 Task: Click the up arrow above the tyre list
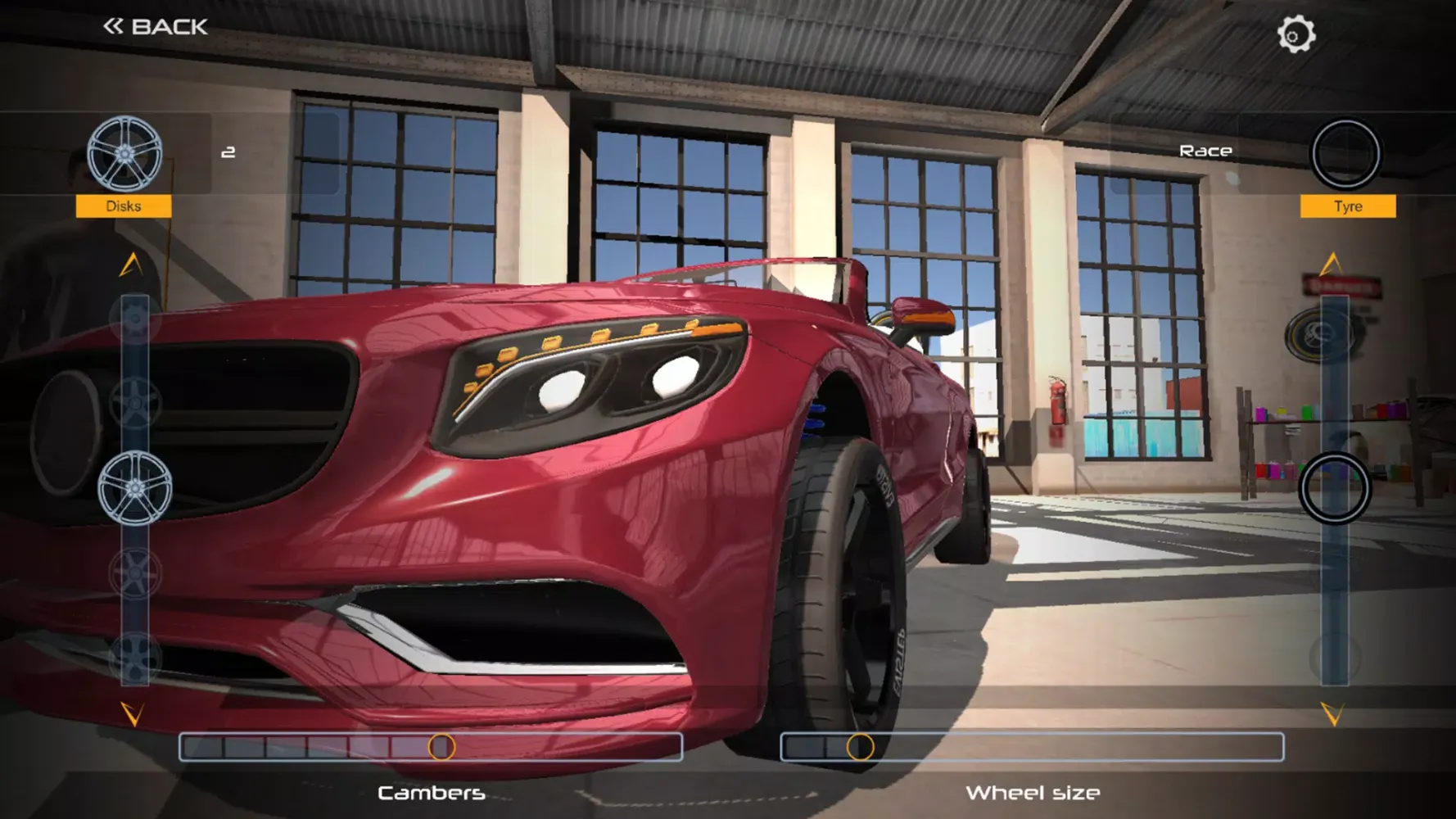[1332, 264]
